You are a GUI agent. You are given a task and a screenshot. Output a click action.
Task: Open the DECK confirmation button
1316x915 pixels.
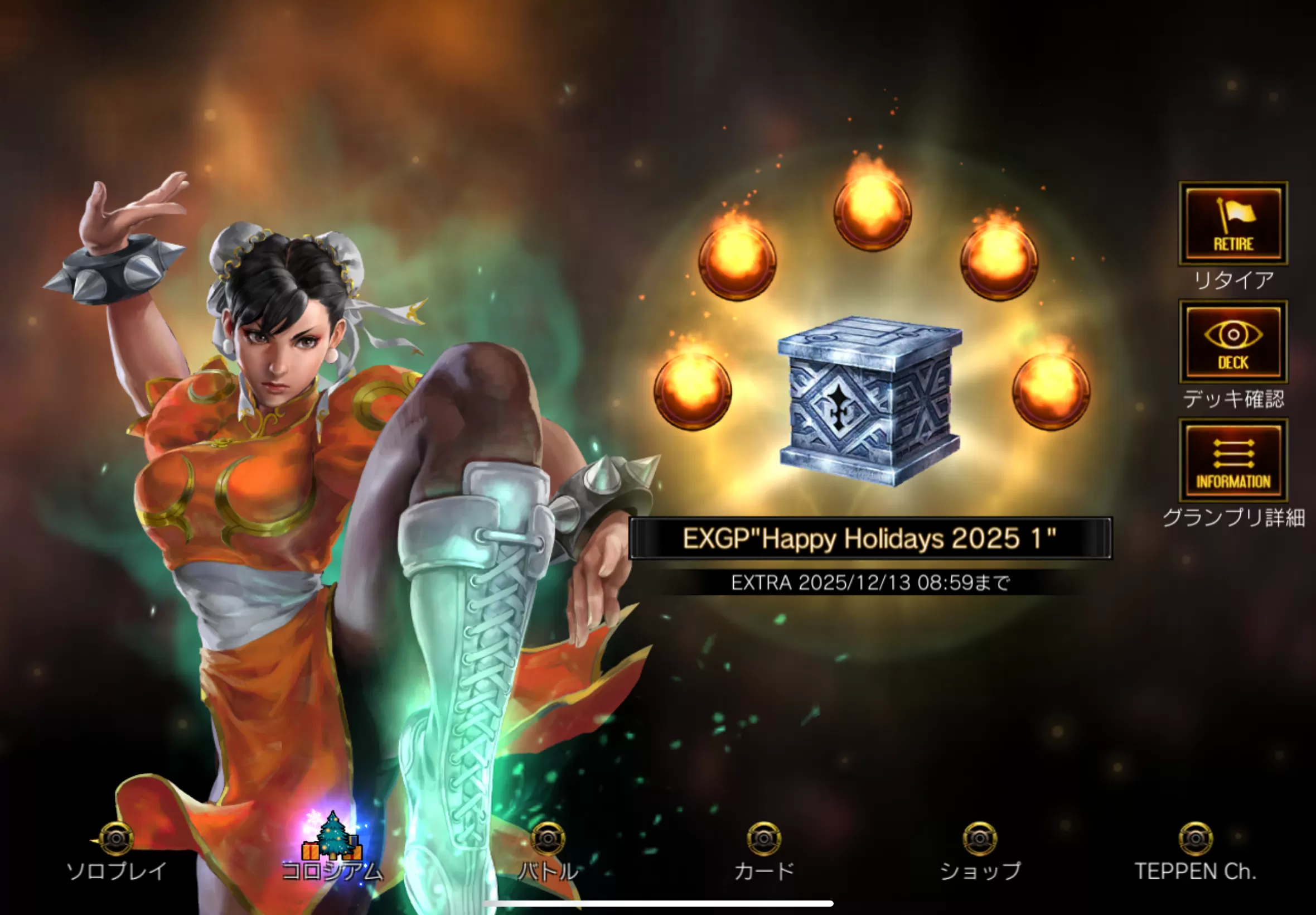tap(1232, 342)
